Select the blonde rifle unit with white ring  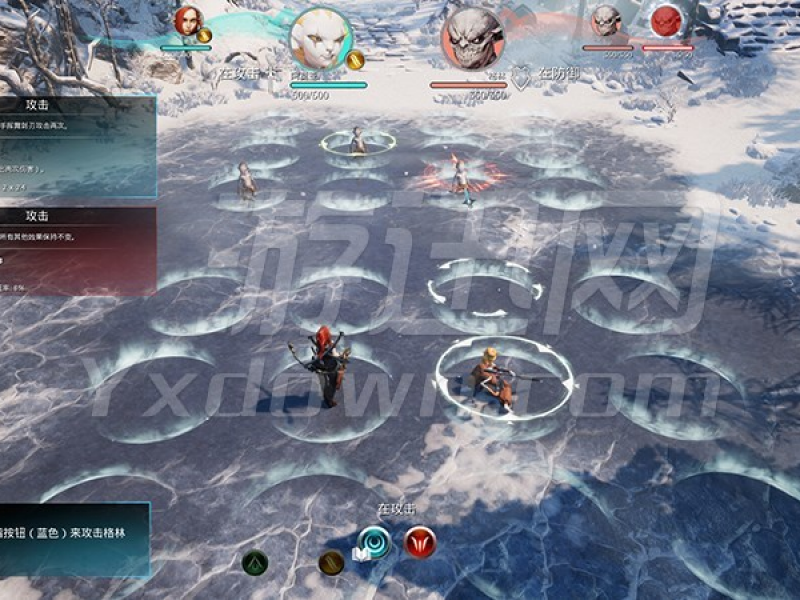(492, 378)
